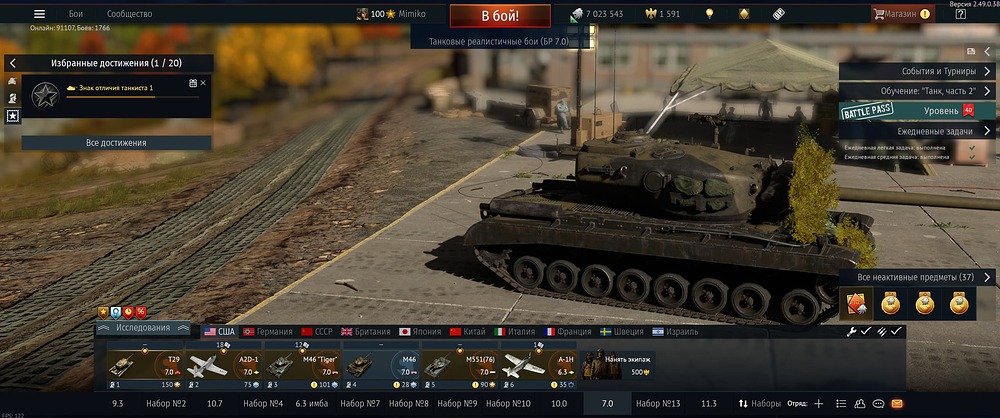Open the hamburger main menu
The width and height of the screenshot is (1000, 418).
click(x=39, y=14)
